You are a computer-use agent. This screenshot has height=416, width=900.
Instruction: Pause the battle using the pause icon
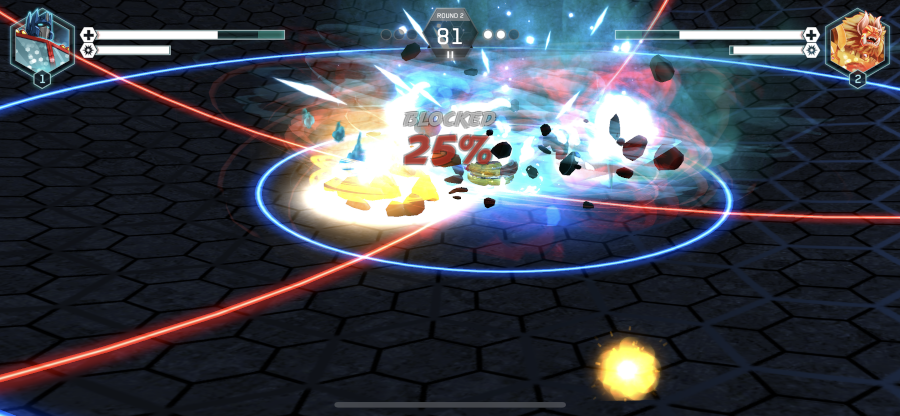tap(450, 55)
